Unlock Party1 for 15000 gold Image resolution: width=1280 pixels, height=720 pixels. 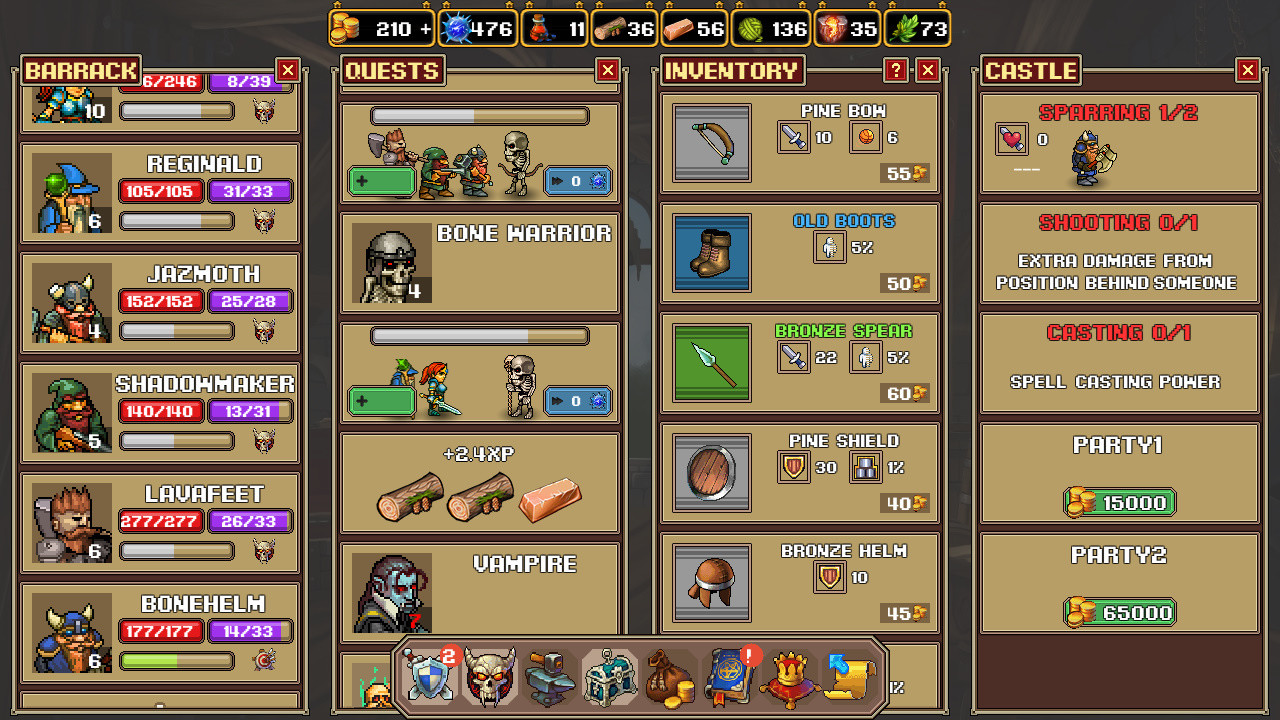[1118, 502]
